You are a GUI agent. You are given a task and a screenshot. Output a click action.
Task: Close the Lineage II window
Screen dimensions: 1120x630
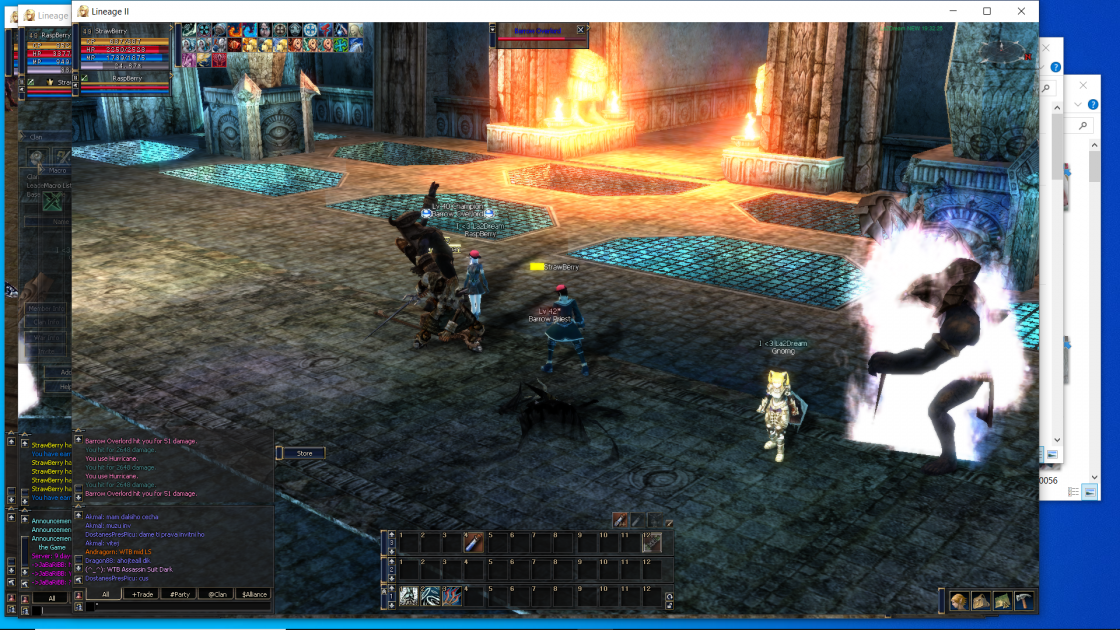click(x=1021, y=11)
